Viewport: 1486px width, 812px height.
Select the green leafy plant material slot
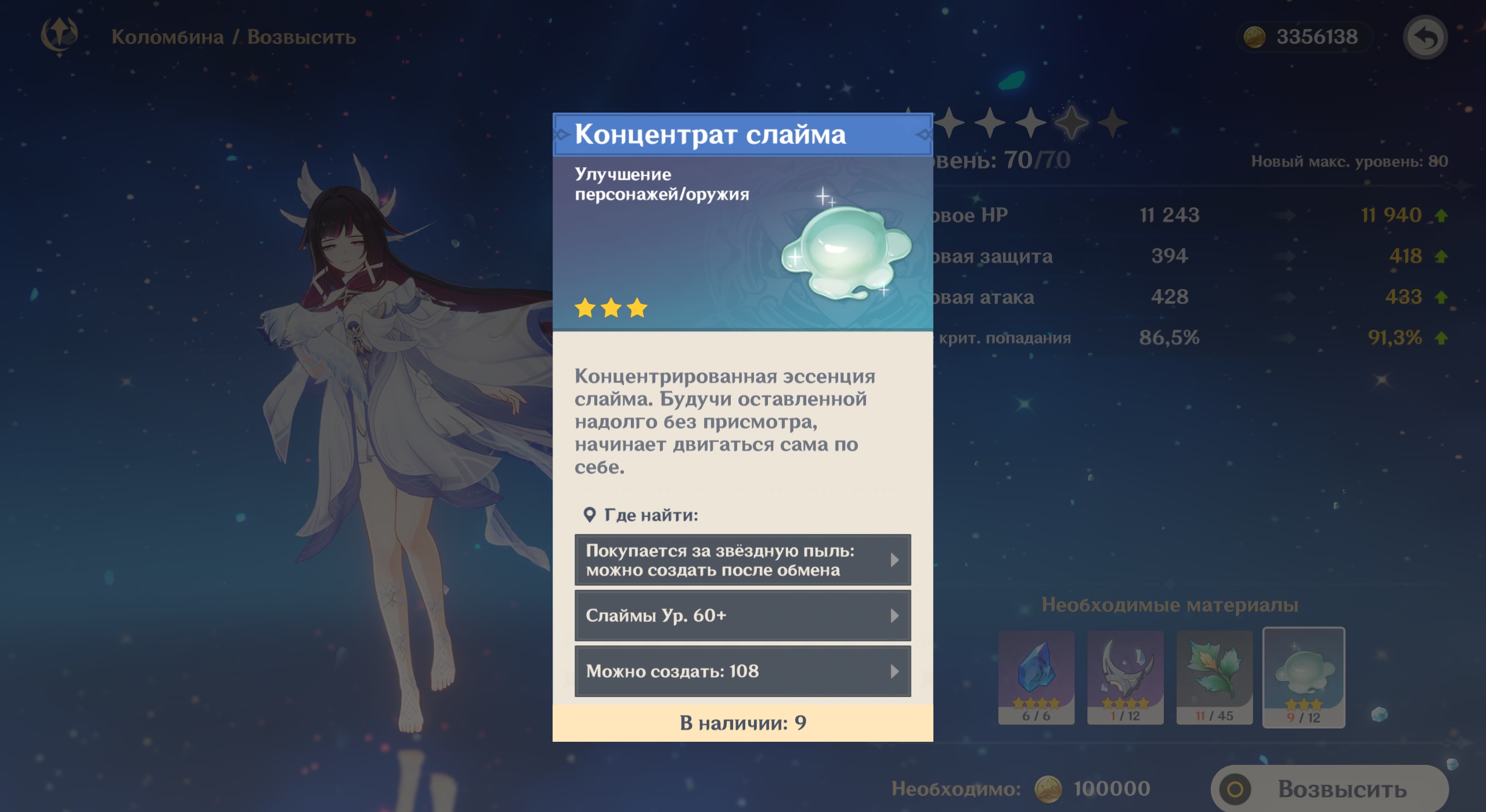click(x=1214, y=677)
